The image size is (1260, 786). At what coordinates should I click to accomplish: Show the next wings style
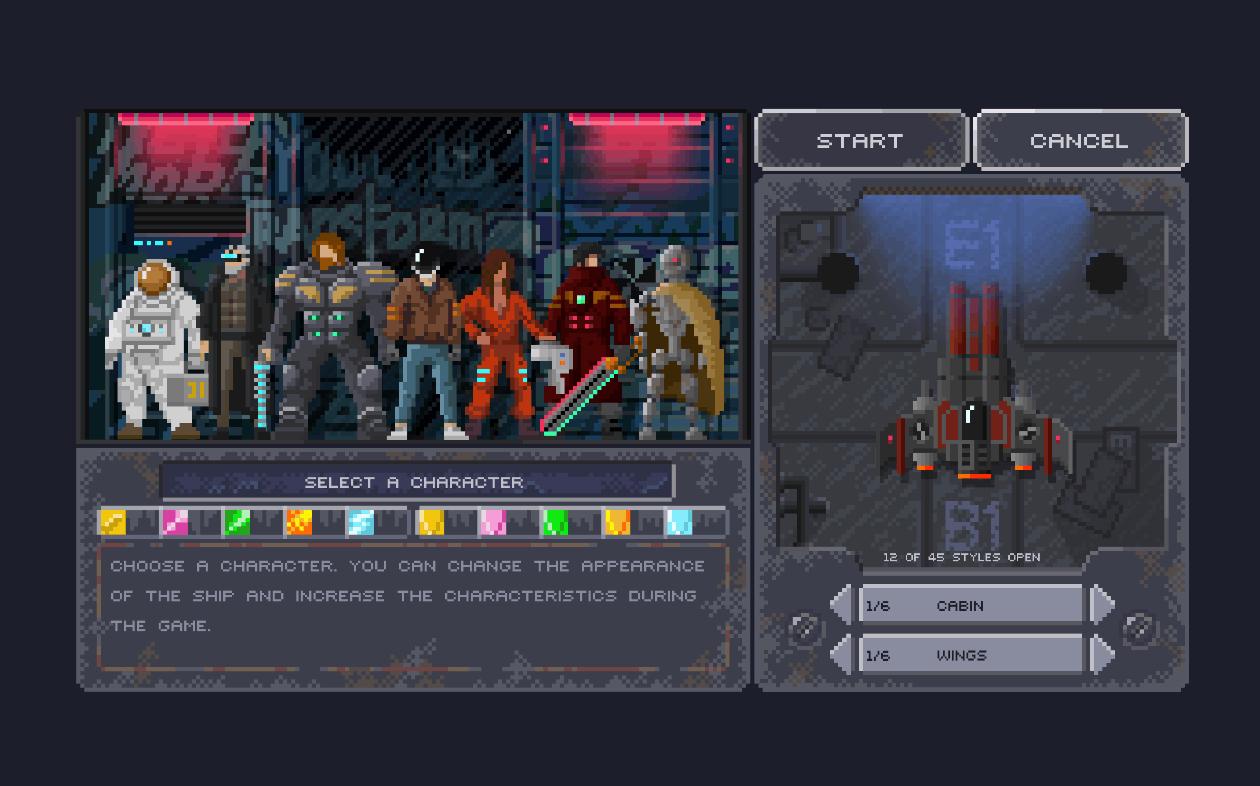pos(1102,655)
